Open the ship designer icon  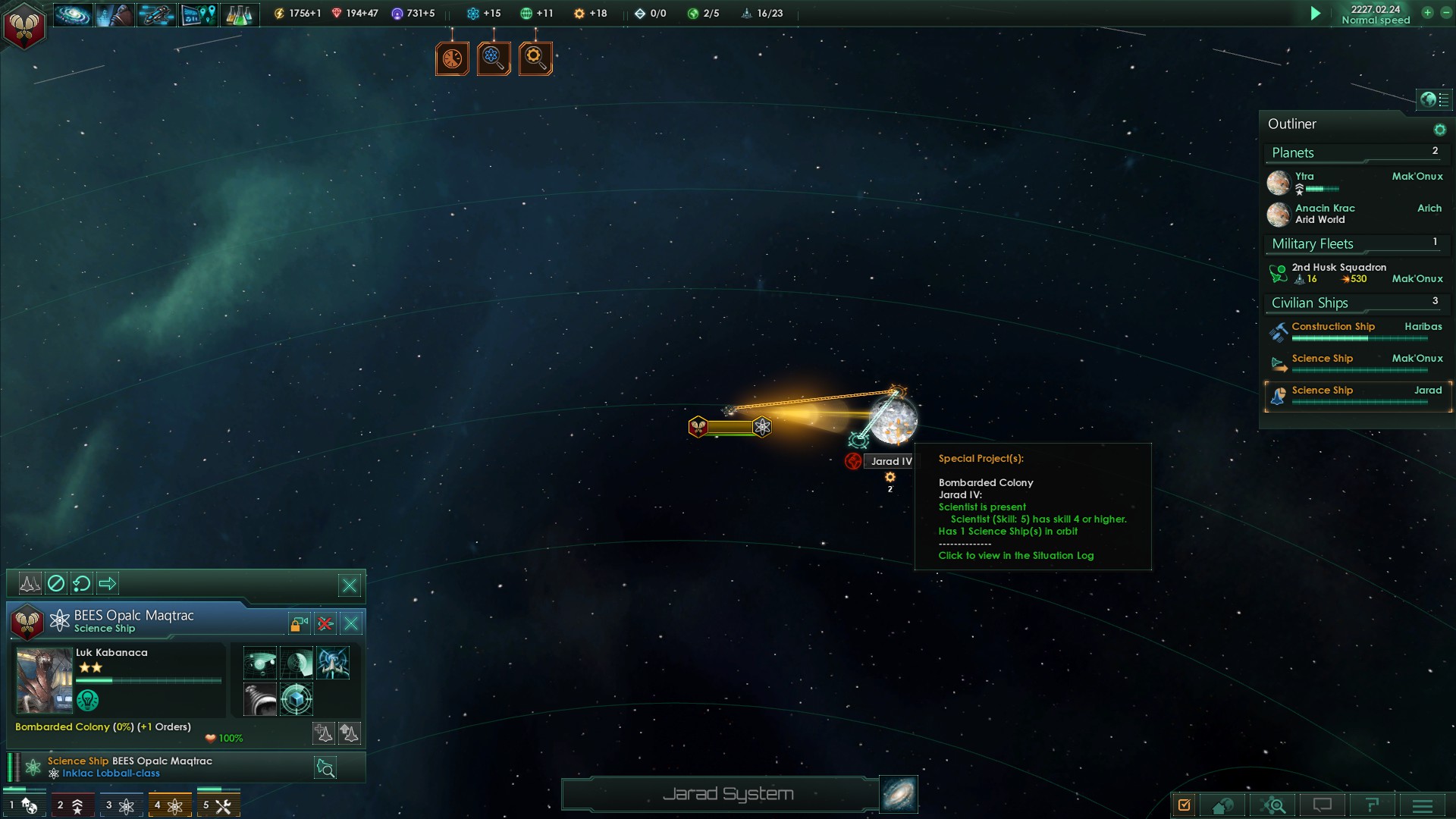tap(156, 14)
